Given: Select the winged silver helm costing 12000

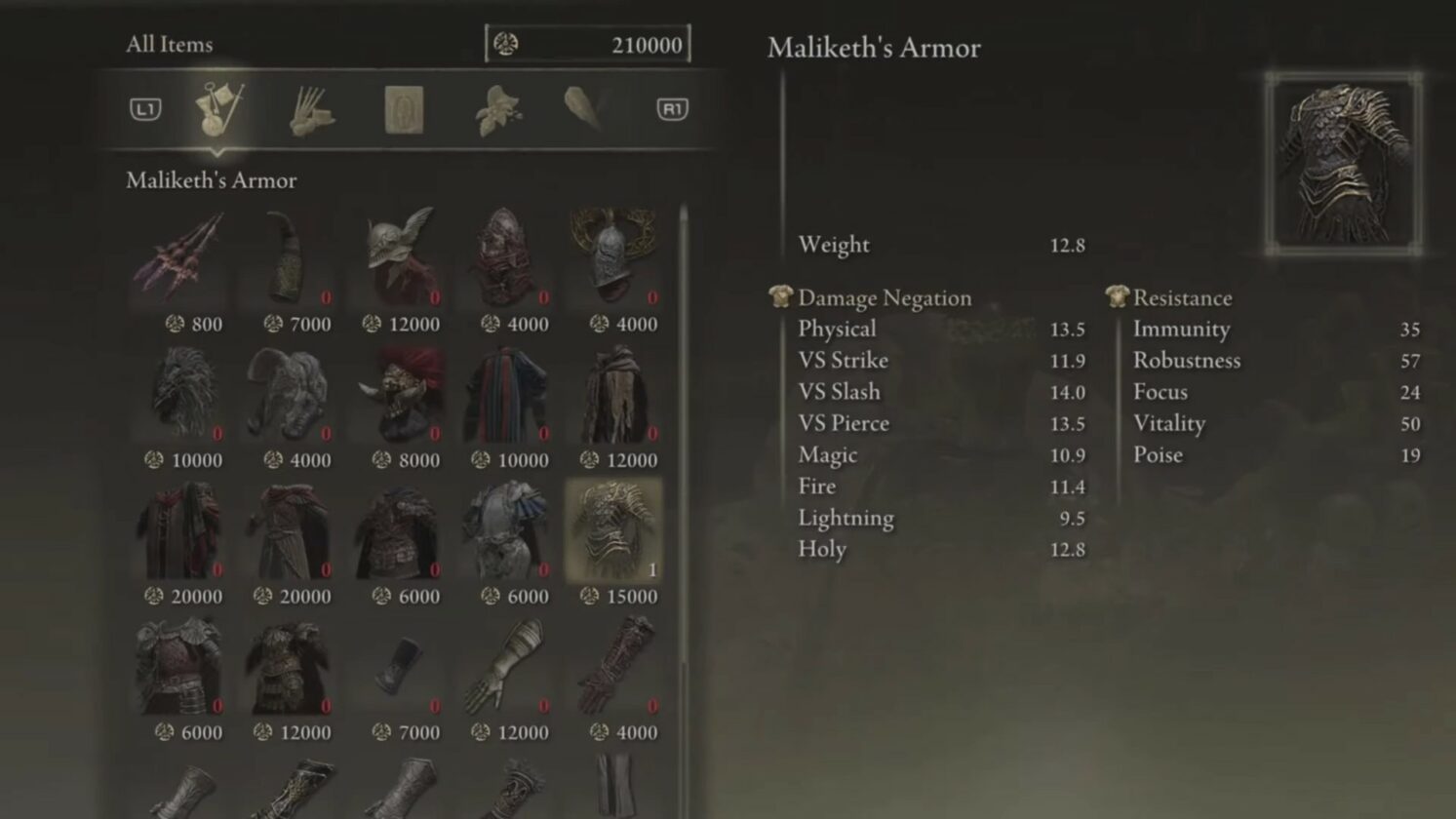Looking at the screenshot, I should (x=398, y=257).
